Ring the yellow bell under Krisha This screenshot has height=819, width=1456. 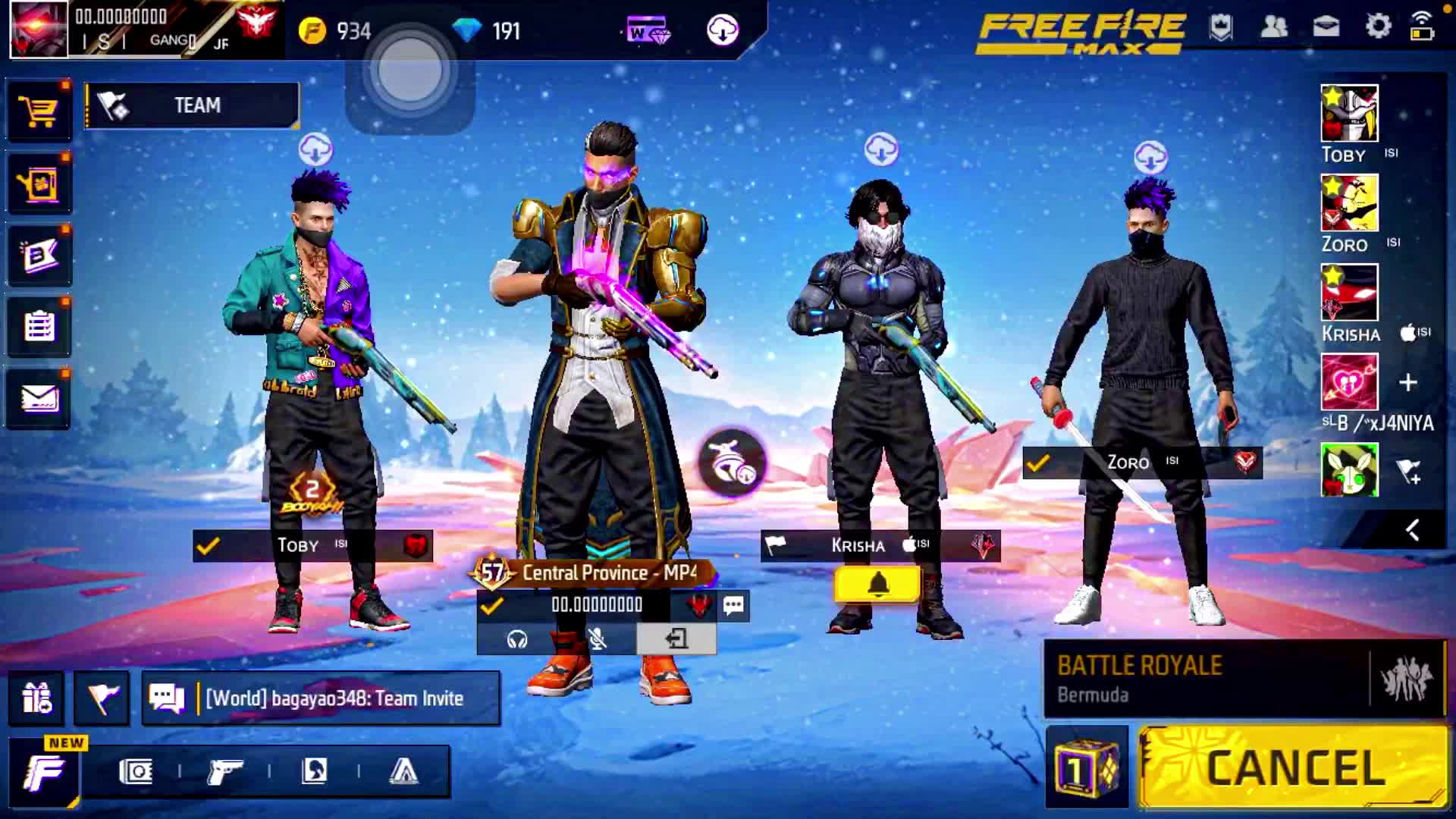[877, 585]
